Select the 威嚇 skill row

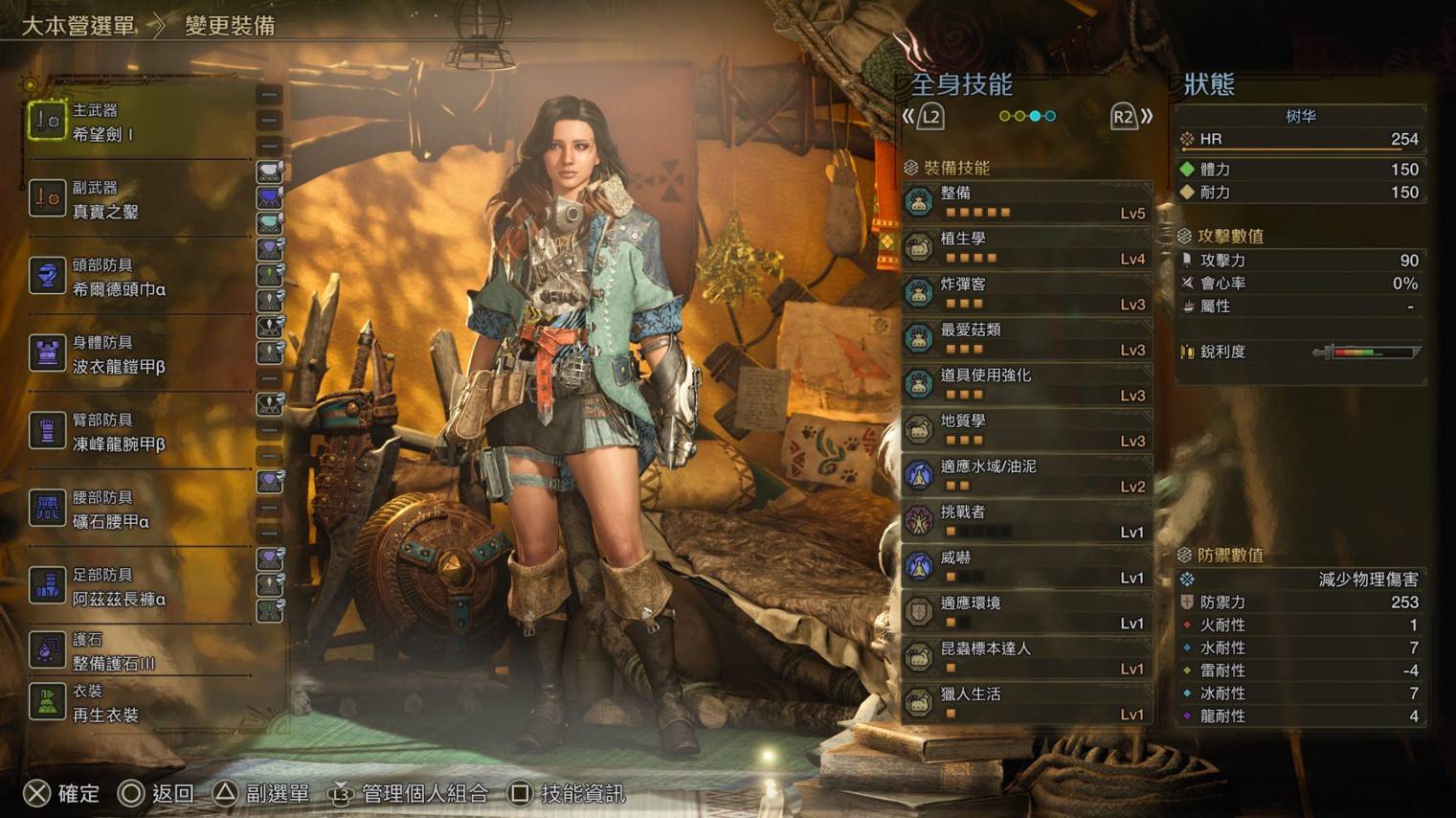pos(1026,566)
